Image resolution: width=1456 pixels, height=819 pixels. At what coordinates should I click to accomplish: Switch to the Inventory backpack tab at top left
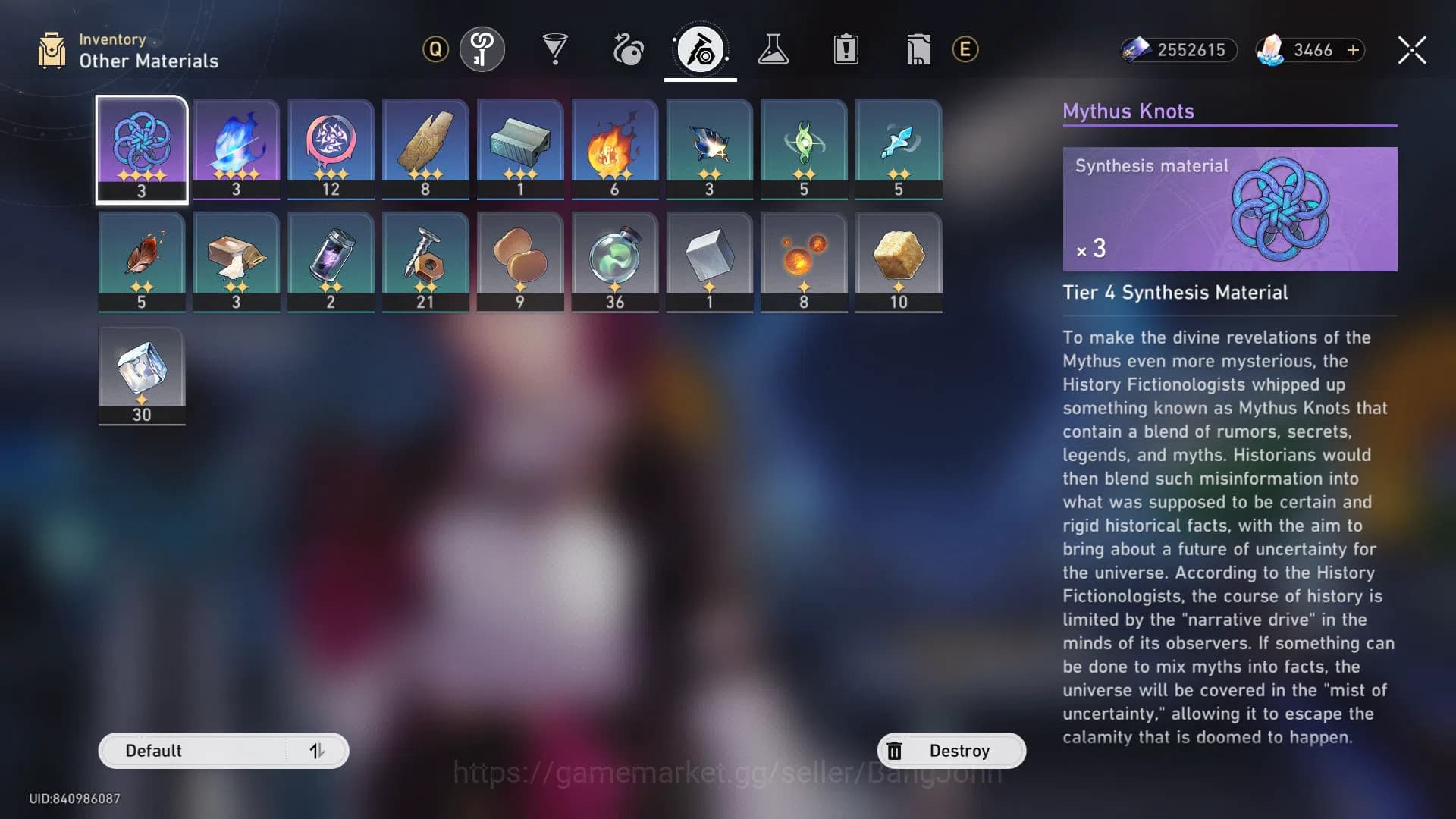tap(51, 48)
